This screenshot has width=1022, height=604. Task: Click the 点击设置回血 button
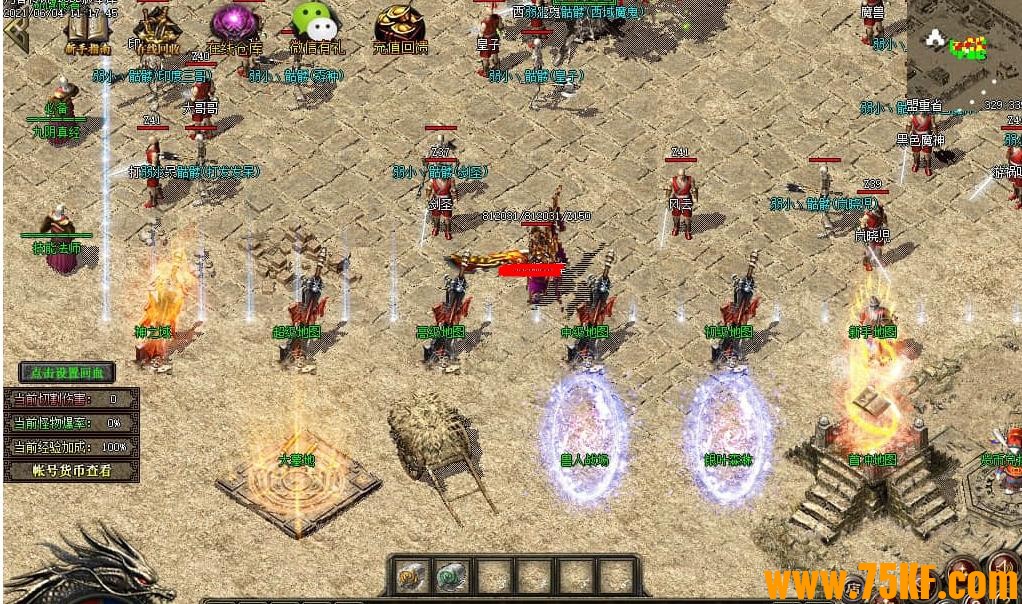68,373
